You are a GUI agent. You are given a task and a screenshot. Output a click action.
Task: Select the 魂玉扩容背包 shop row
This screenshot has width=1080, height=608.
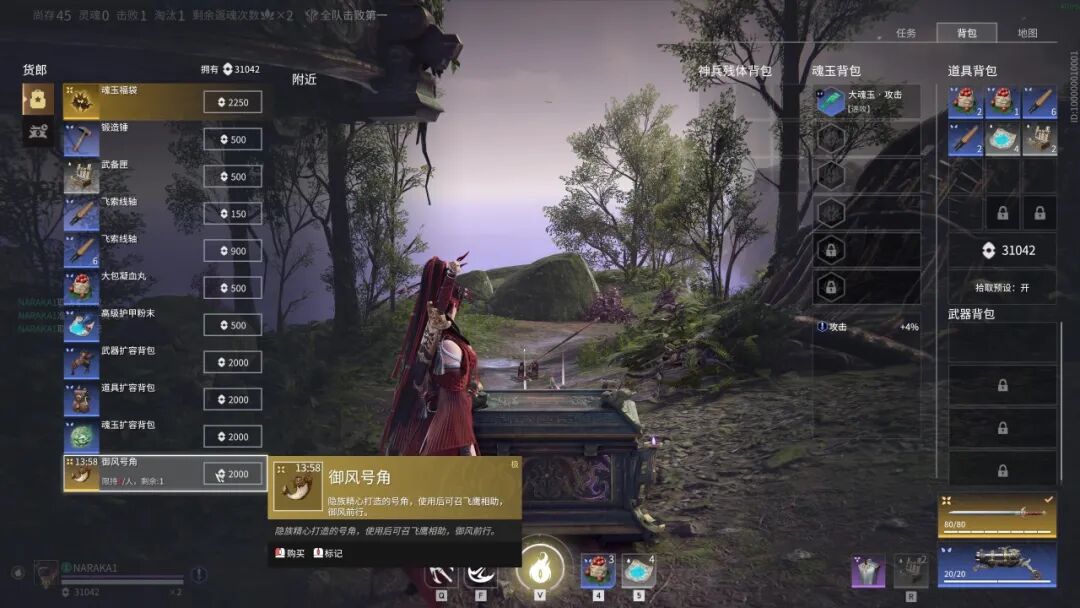click(x=130, y=436)
